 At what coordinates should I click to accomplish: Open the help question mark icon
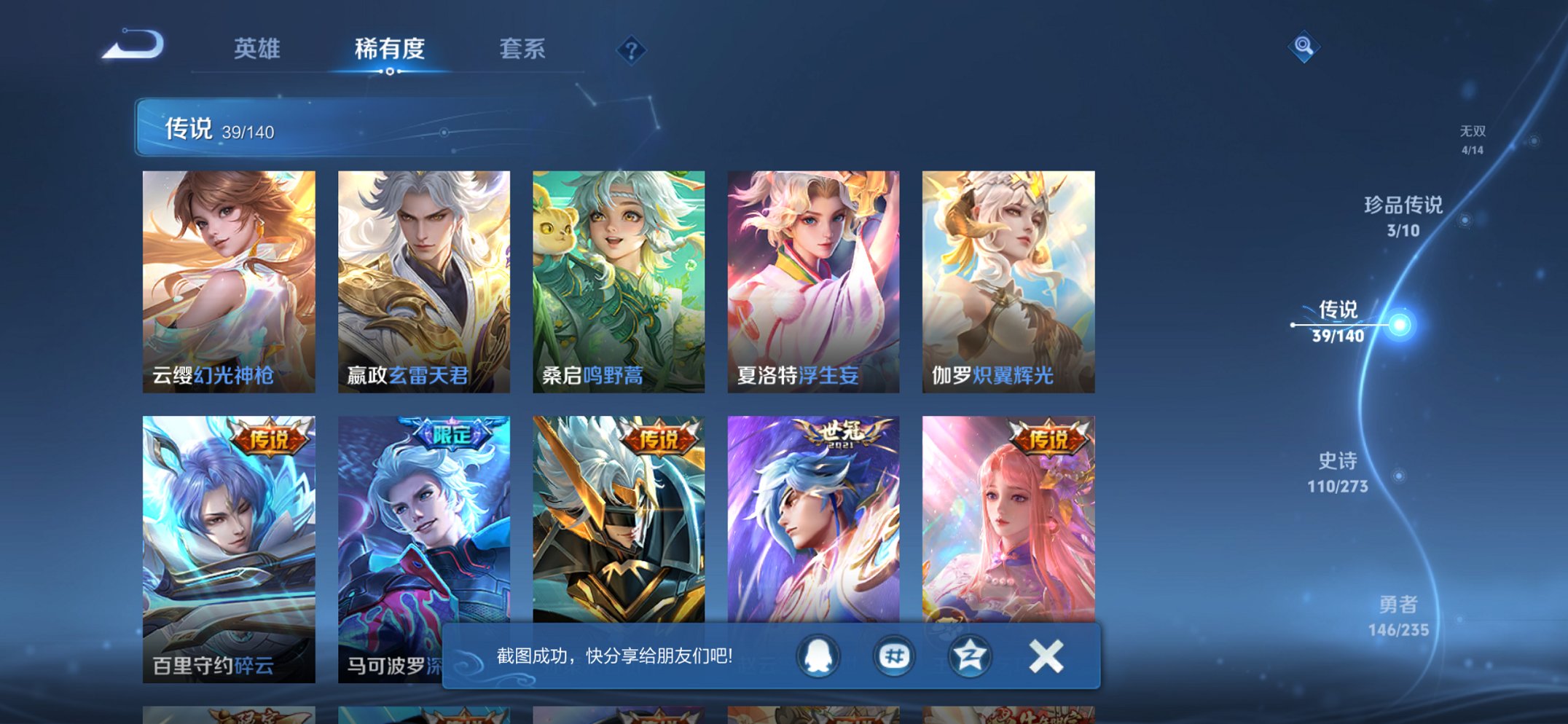click(x=631, y=50)
